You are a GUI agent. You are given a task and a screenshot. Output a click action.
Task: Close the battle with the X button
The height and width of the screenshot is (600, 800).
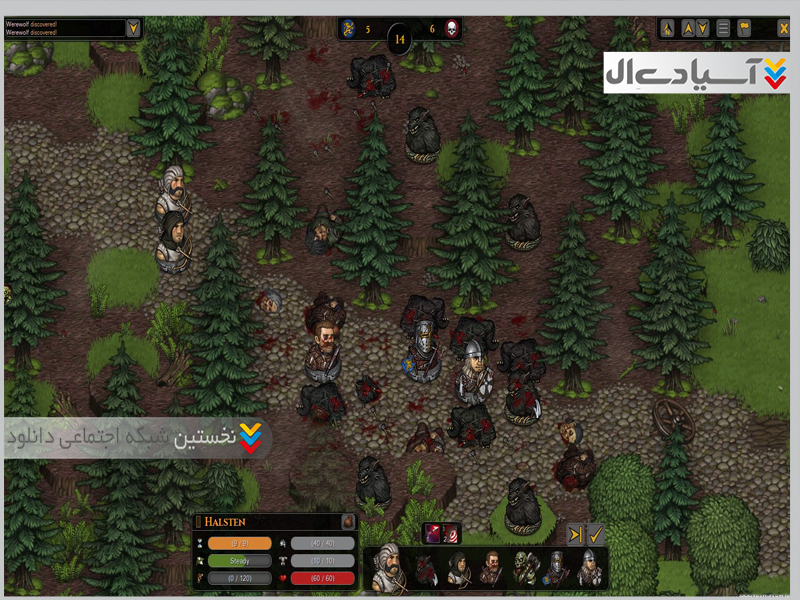(783, 28)
